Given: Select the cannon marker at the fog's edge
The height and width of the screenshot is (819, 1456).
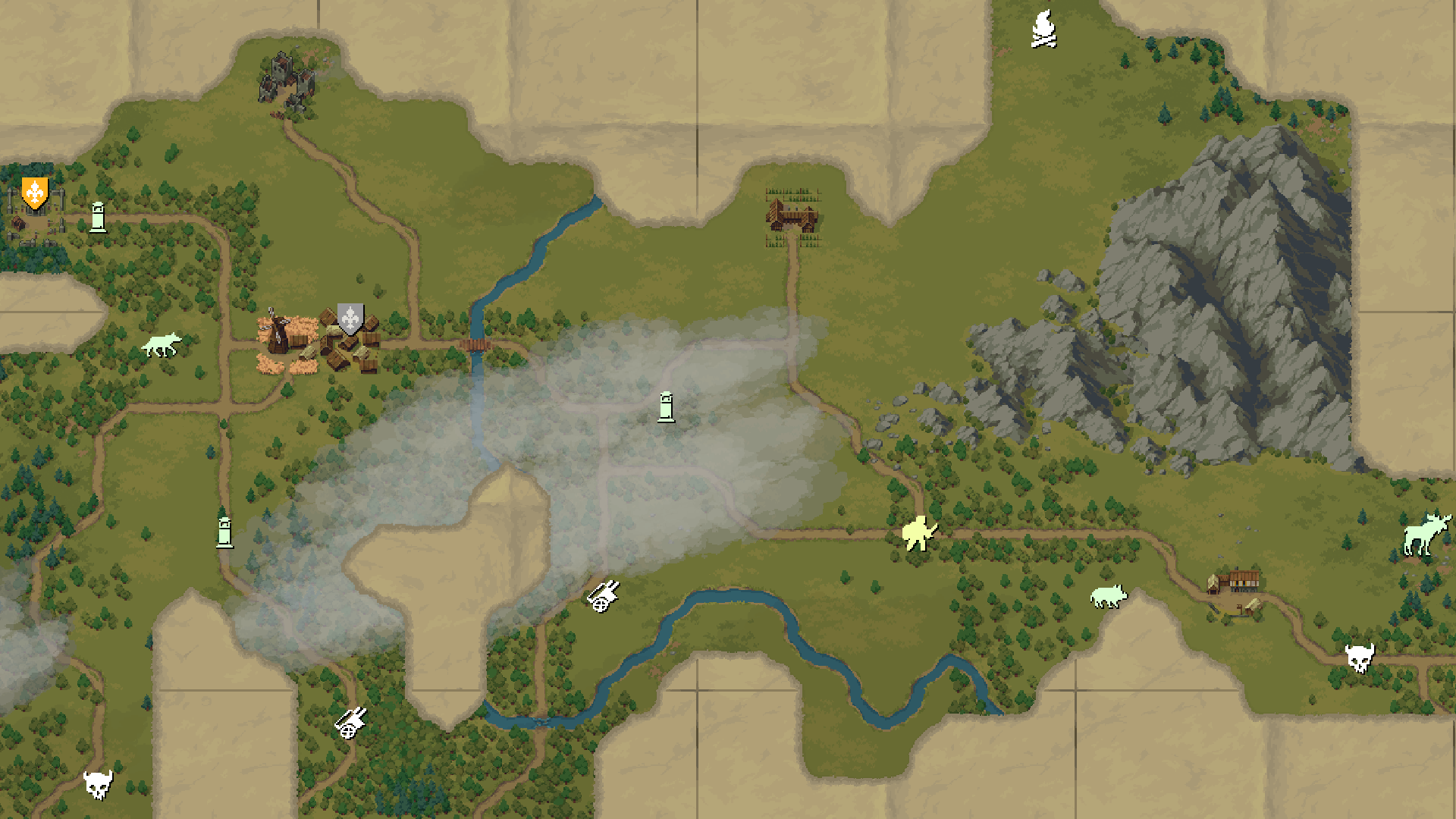Looking at the screenshot, I should (604, 595).
